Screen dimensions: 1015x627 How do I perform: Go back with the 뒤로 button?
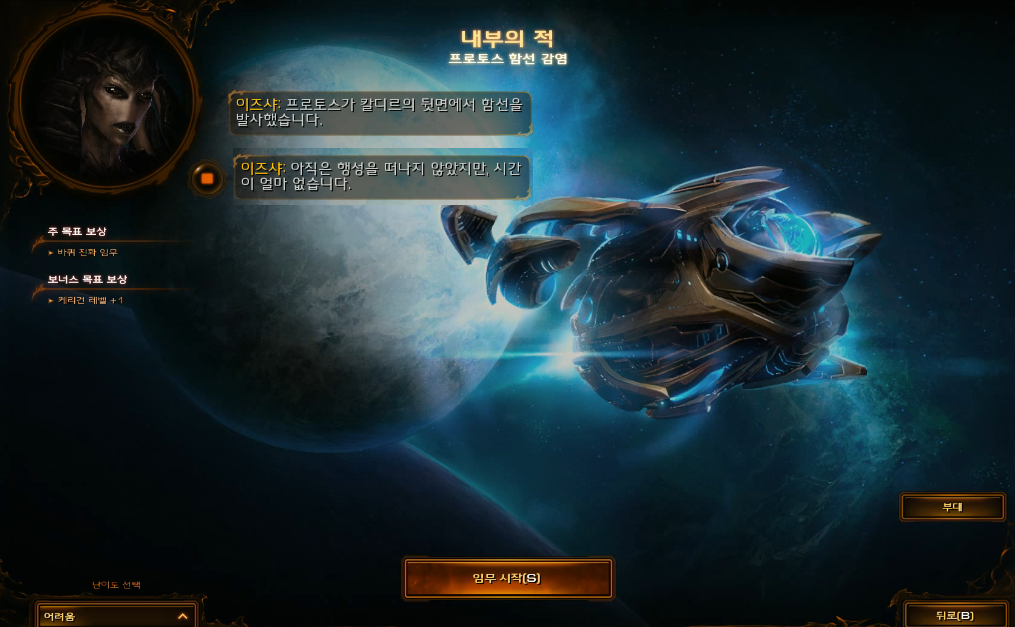[x=954, y=615]
